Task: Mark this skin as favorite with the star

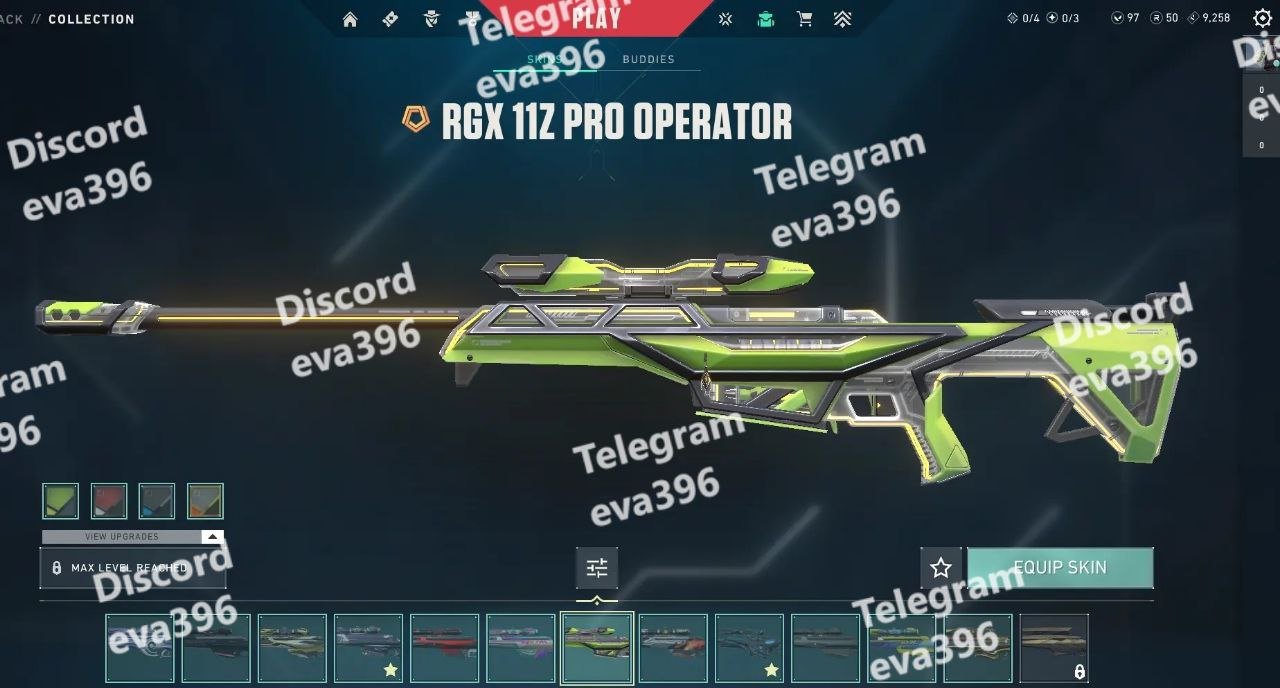Action: click(x=941, y=568)
